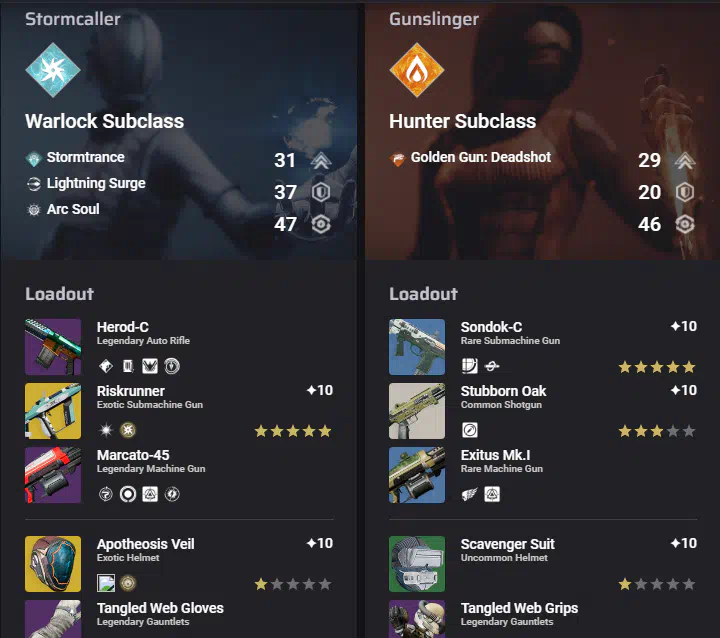Choose the Arc Soul ability
This screenshot has width=720, height=638.
point(72,210)
